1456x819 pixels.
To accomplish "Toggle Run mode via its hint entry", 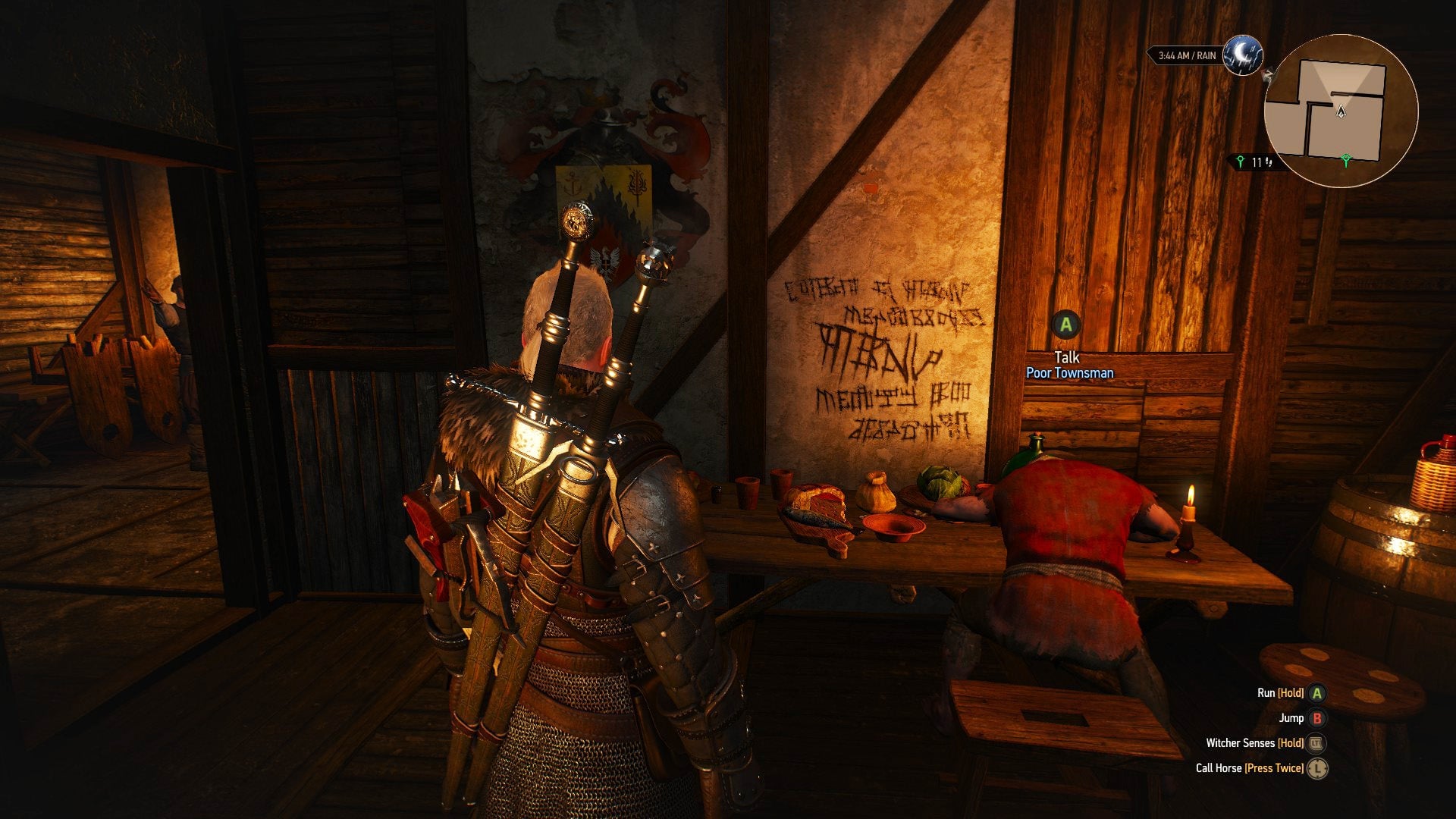I will point(1265,692).
